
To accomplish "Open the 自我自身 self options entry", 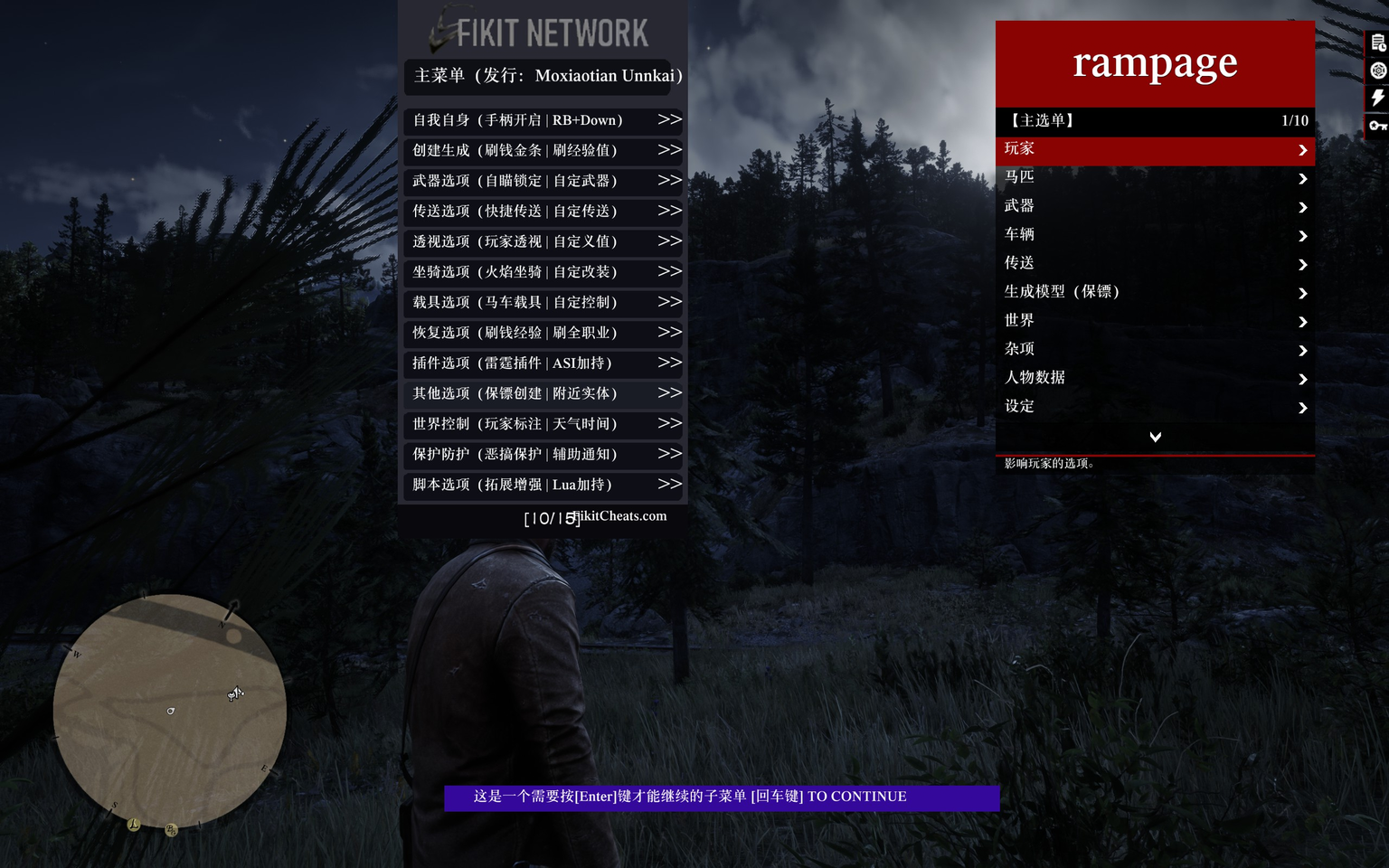I will point(543,120).
